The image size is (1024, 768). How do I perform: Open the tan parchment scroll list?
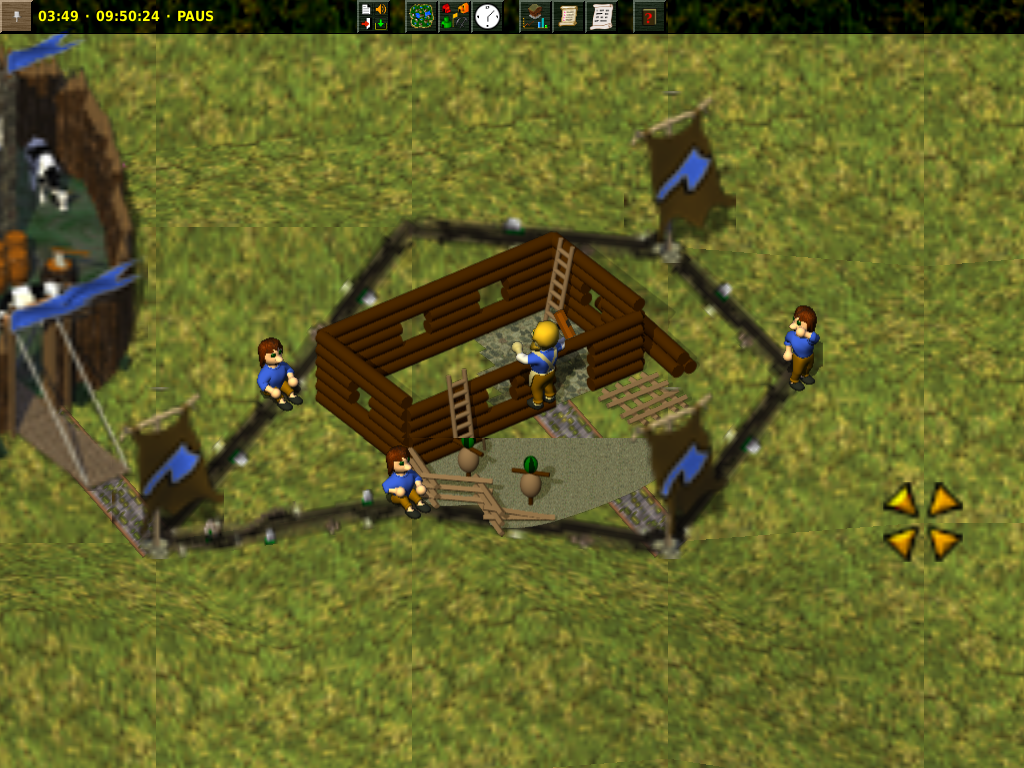(568, 16)
